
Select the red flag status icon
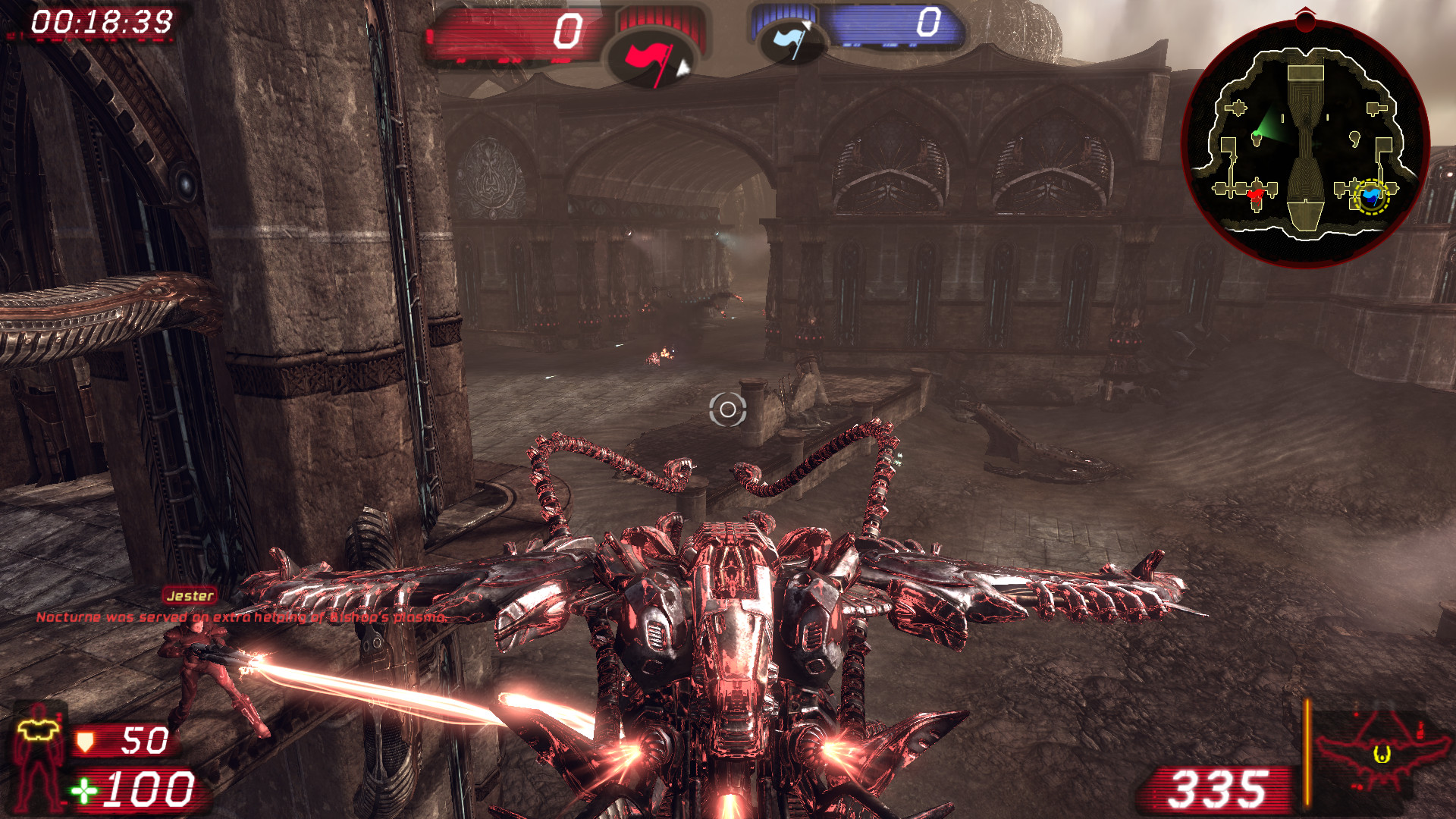[x=650, y=61]
